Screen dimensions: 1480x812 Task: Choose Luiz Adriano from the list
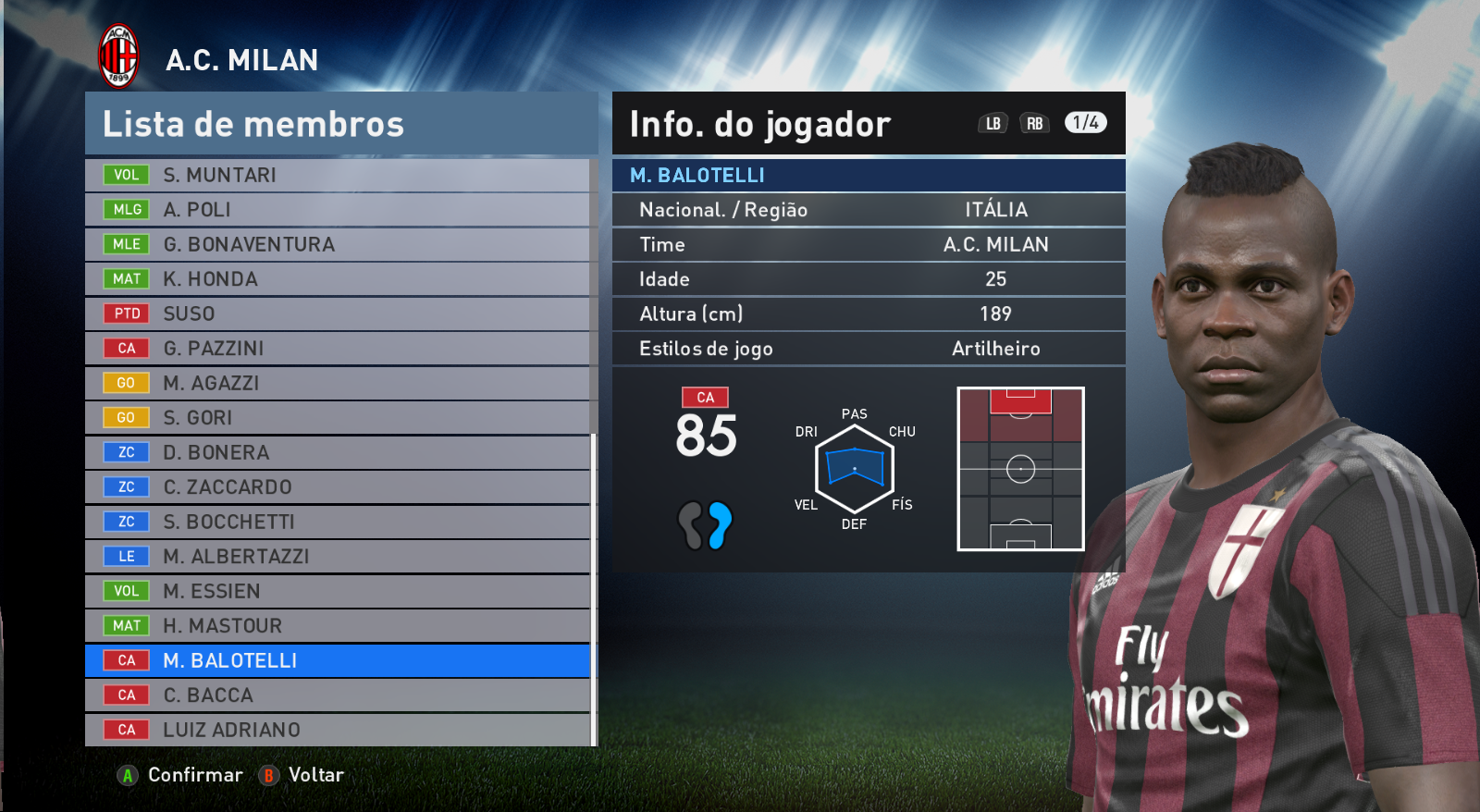pyautogui.click(x=338, y=730)
